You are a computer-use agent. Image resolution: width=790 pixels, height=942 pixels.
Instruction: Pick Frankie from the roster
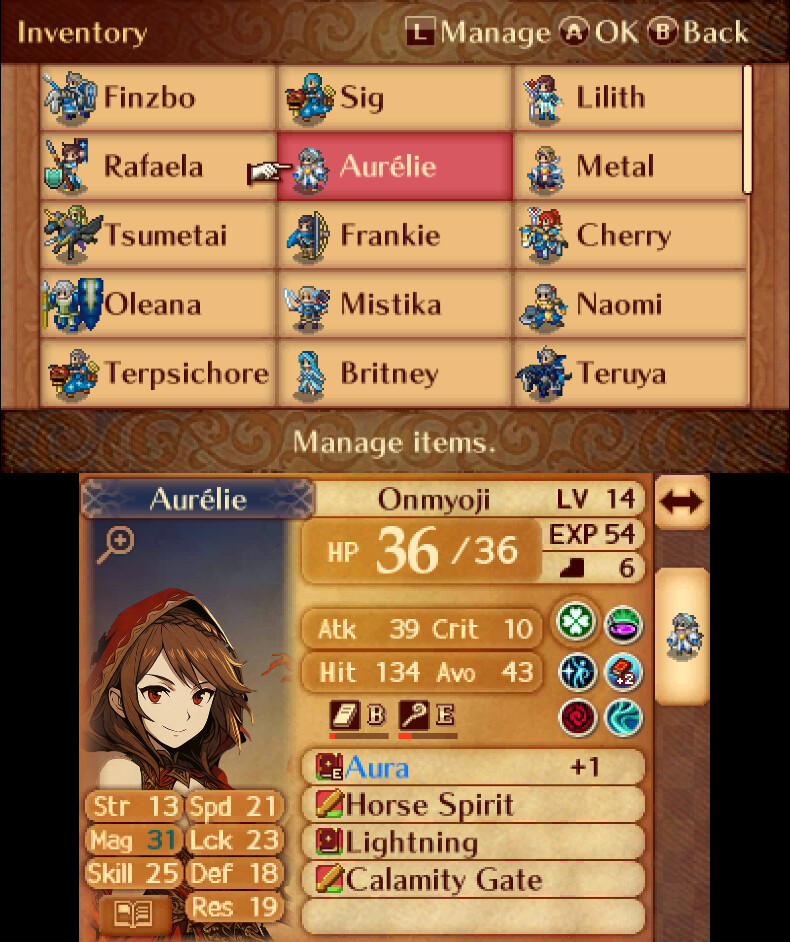point(394,236)
